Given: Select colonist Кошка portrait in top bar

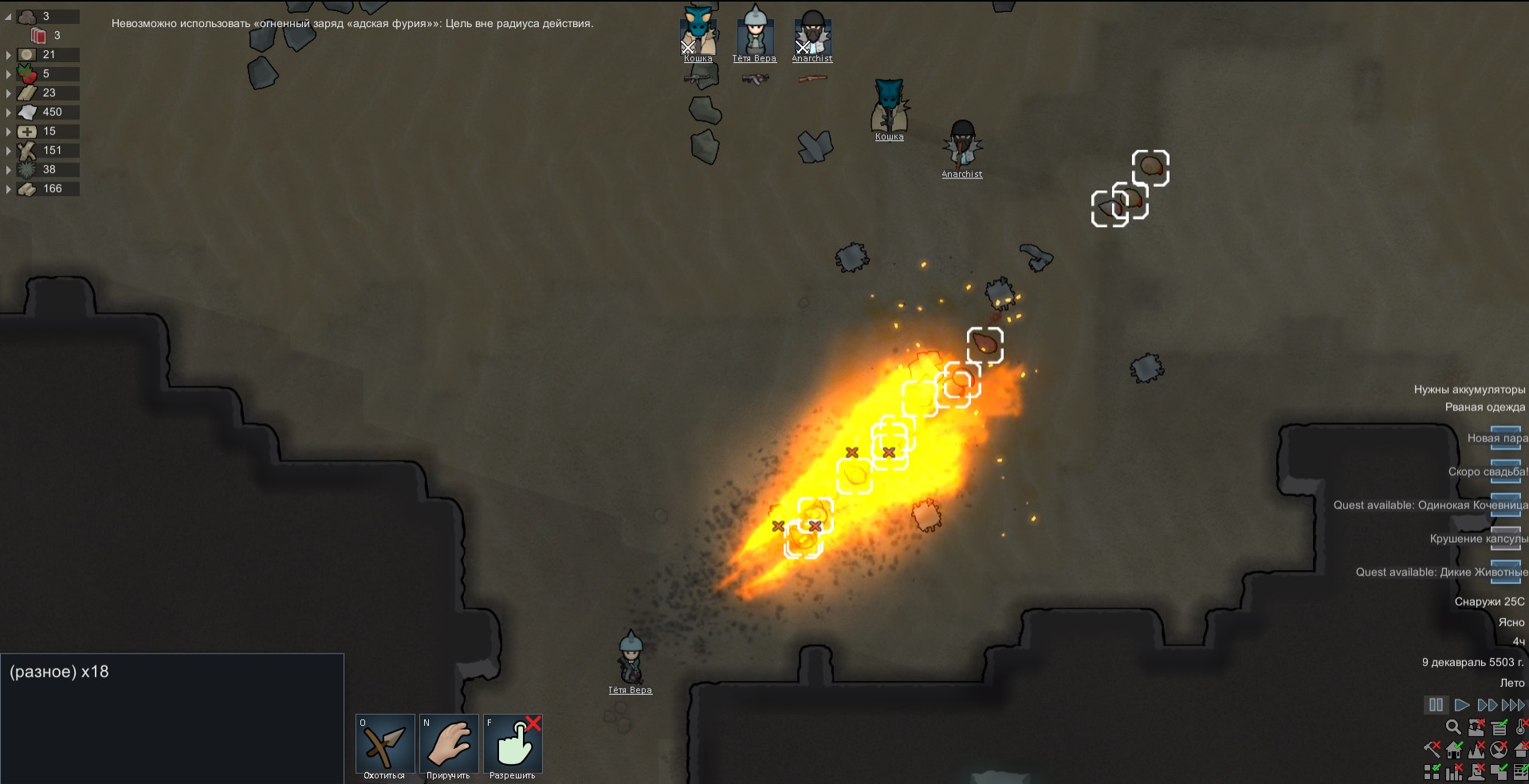Looking at the screenshot, I should click(x=698, y=33).
